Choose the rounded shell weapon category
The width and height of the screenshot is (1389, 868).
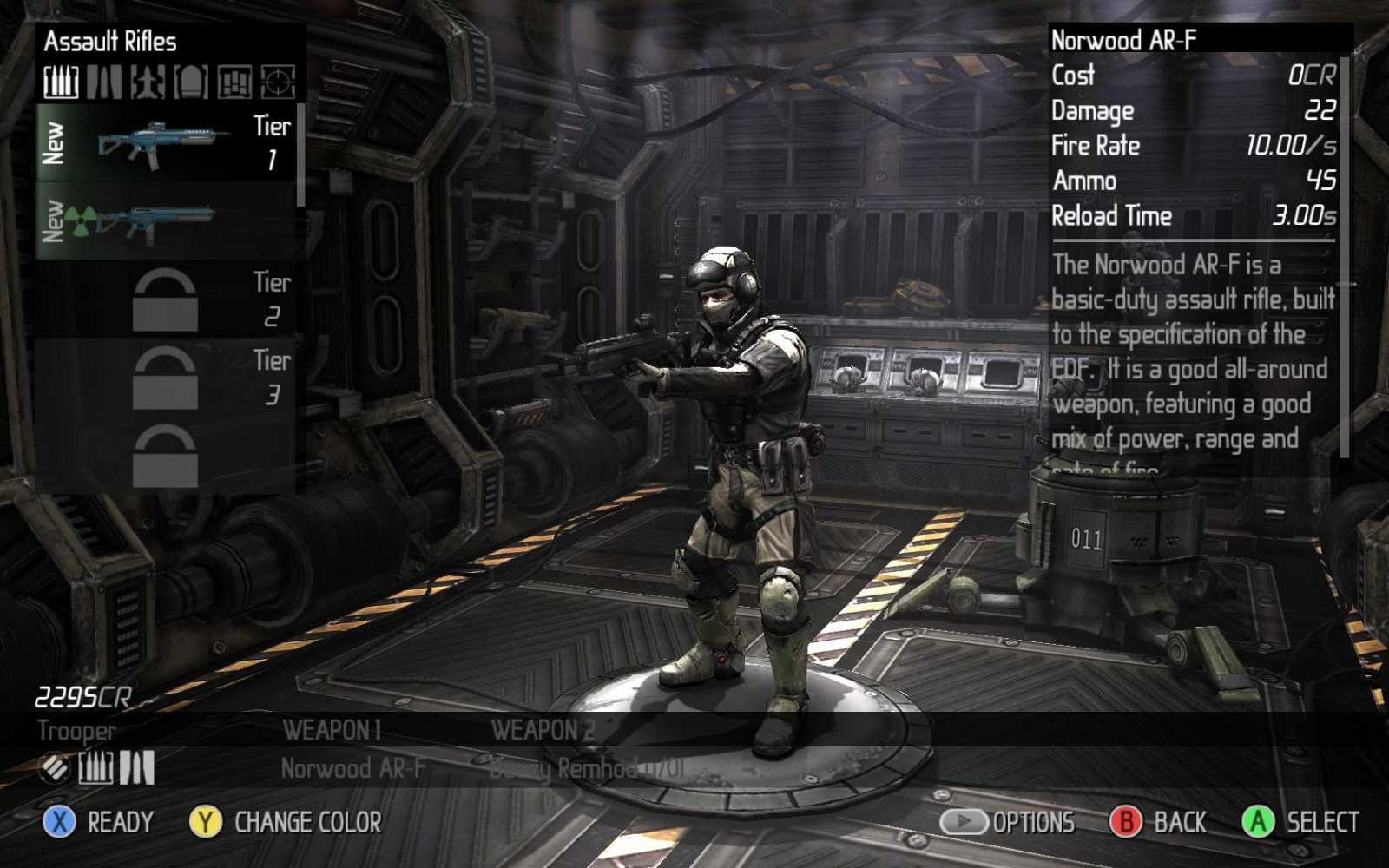point(191,82)
